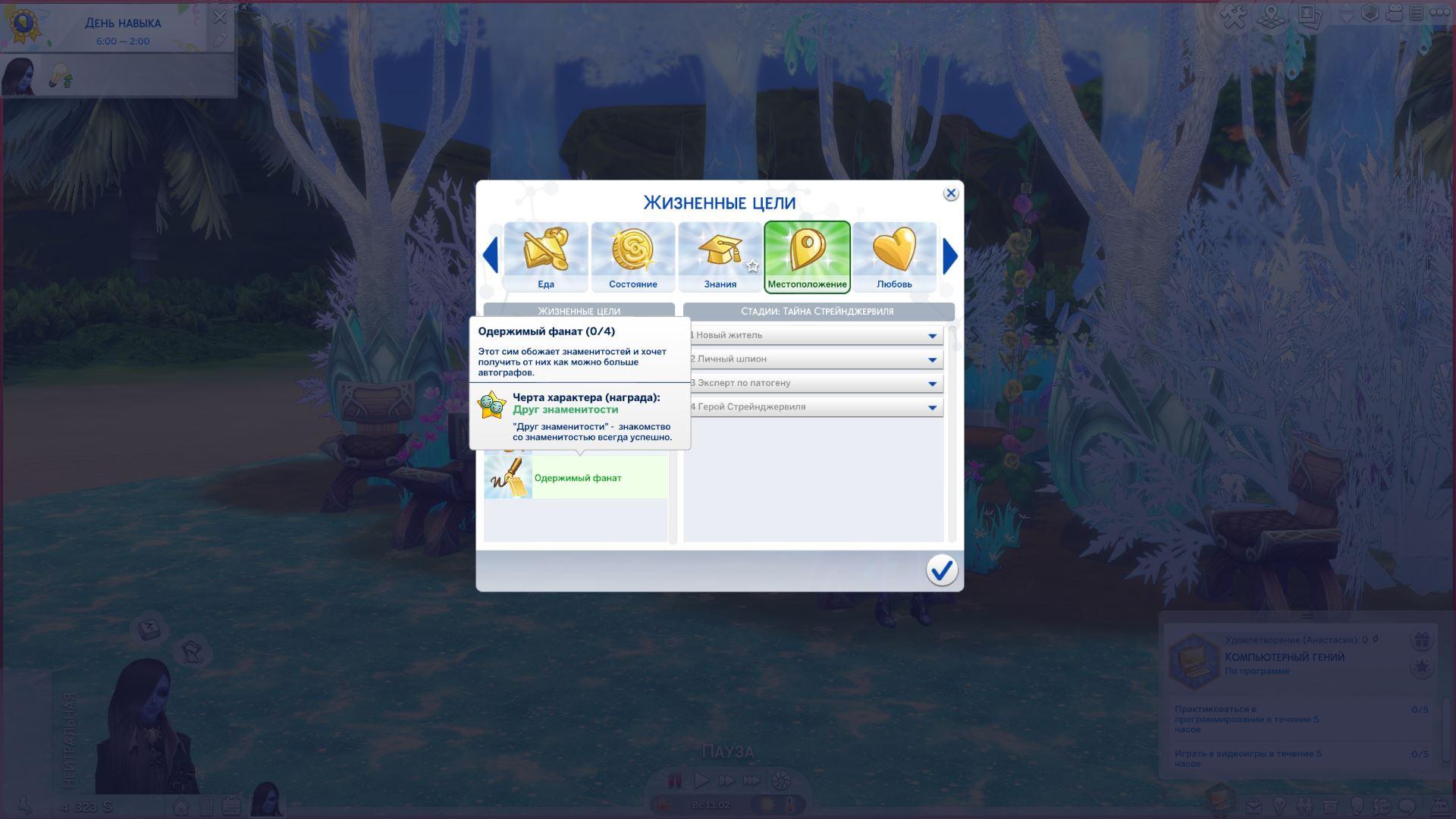Select the Еда aspiration category
This screenshot has width=1456, height=819.
546,256
